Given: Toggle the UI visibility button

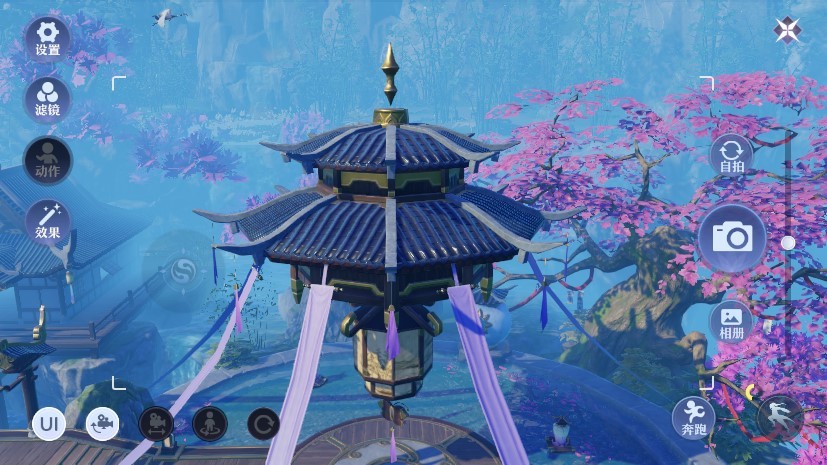Looking at the screenshot, I should pos(48,424).
